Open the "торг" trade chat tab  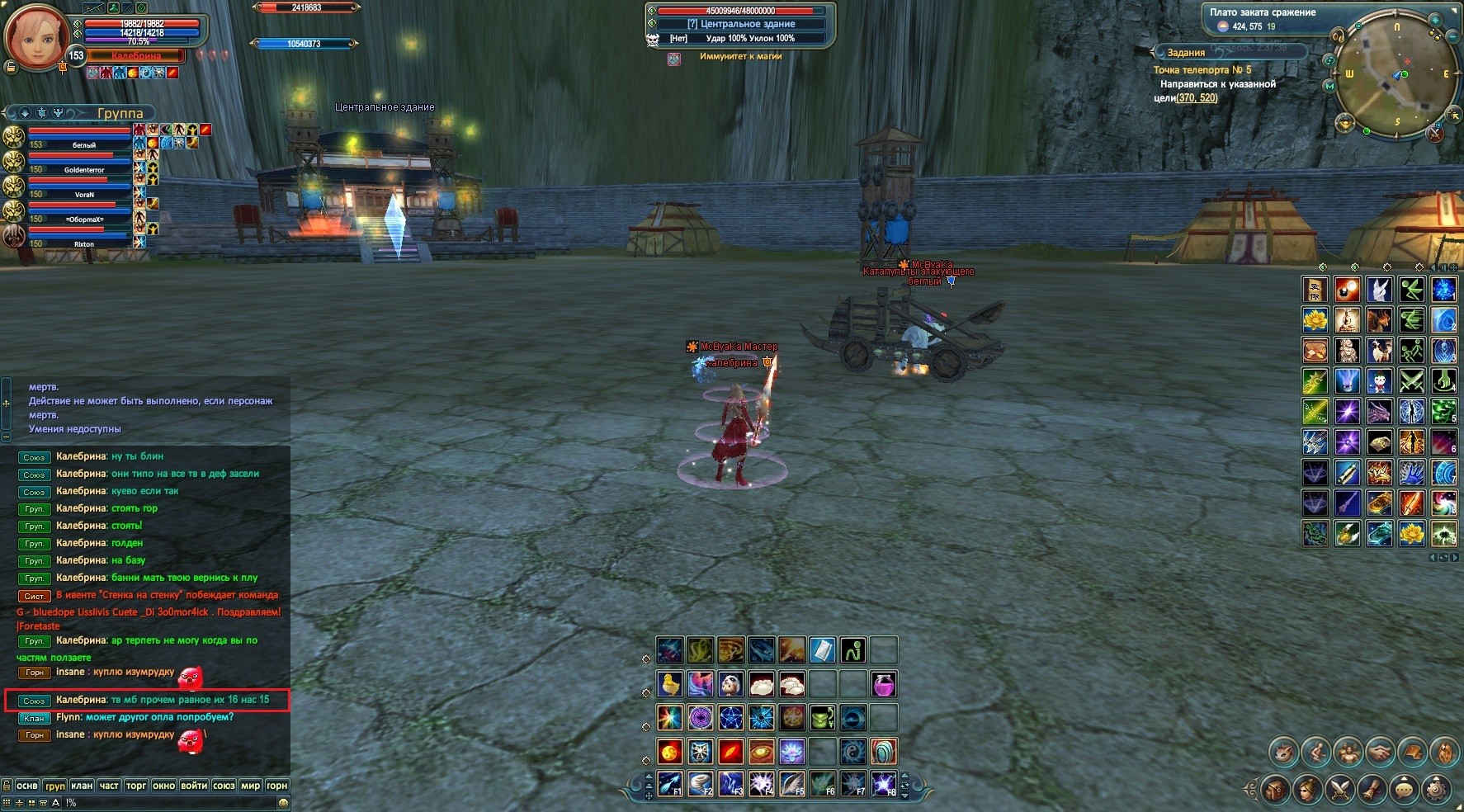click(x=136, y=786)
